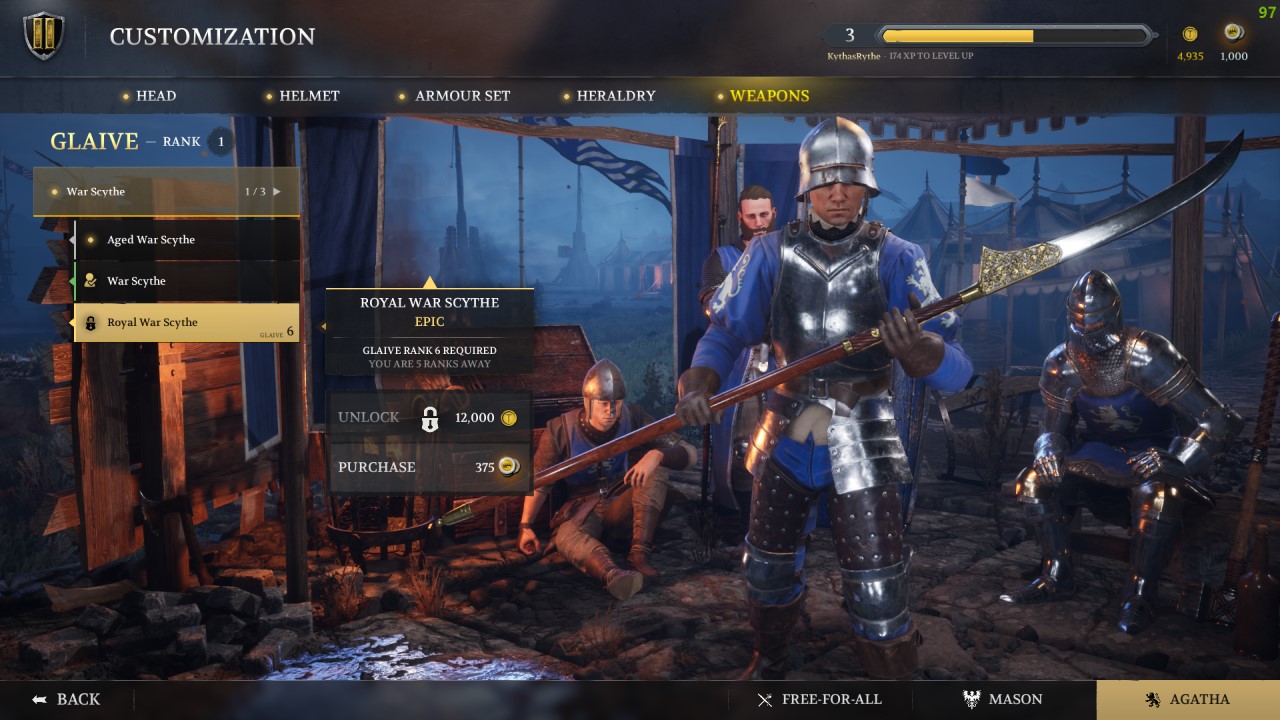The image size is (1280, 720).
Task: Toggle the equipped checkmark on War Scythe
Action: [x=92, y=281]
